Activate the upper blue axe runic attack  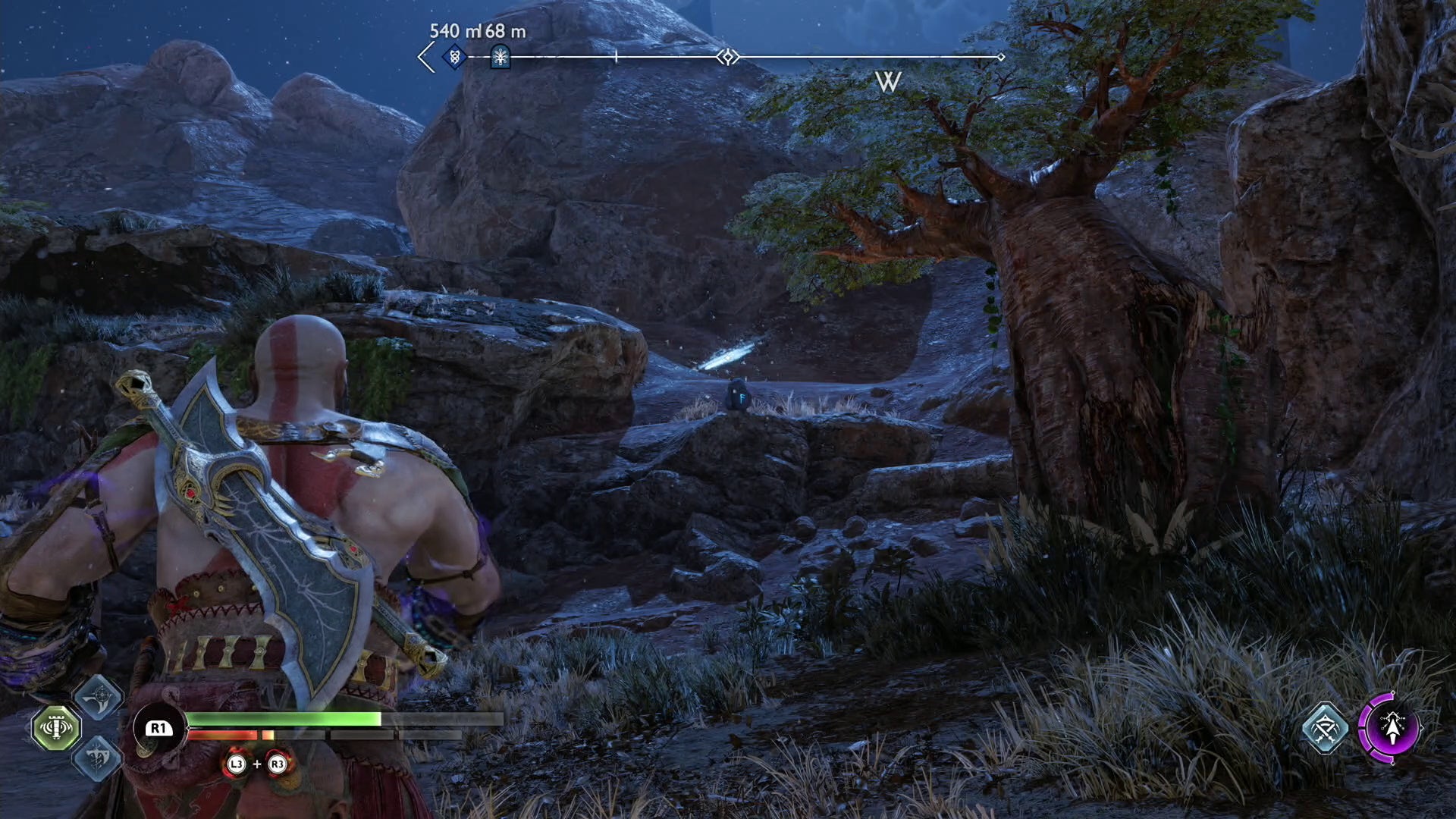click(99, 697)
